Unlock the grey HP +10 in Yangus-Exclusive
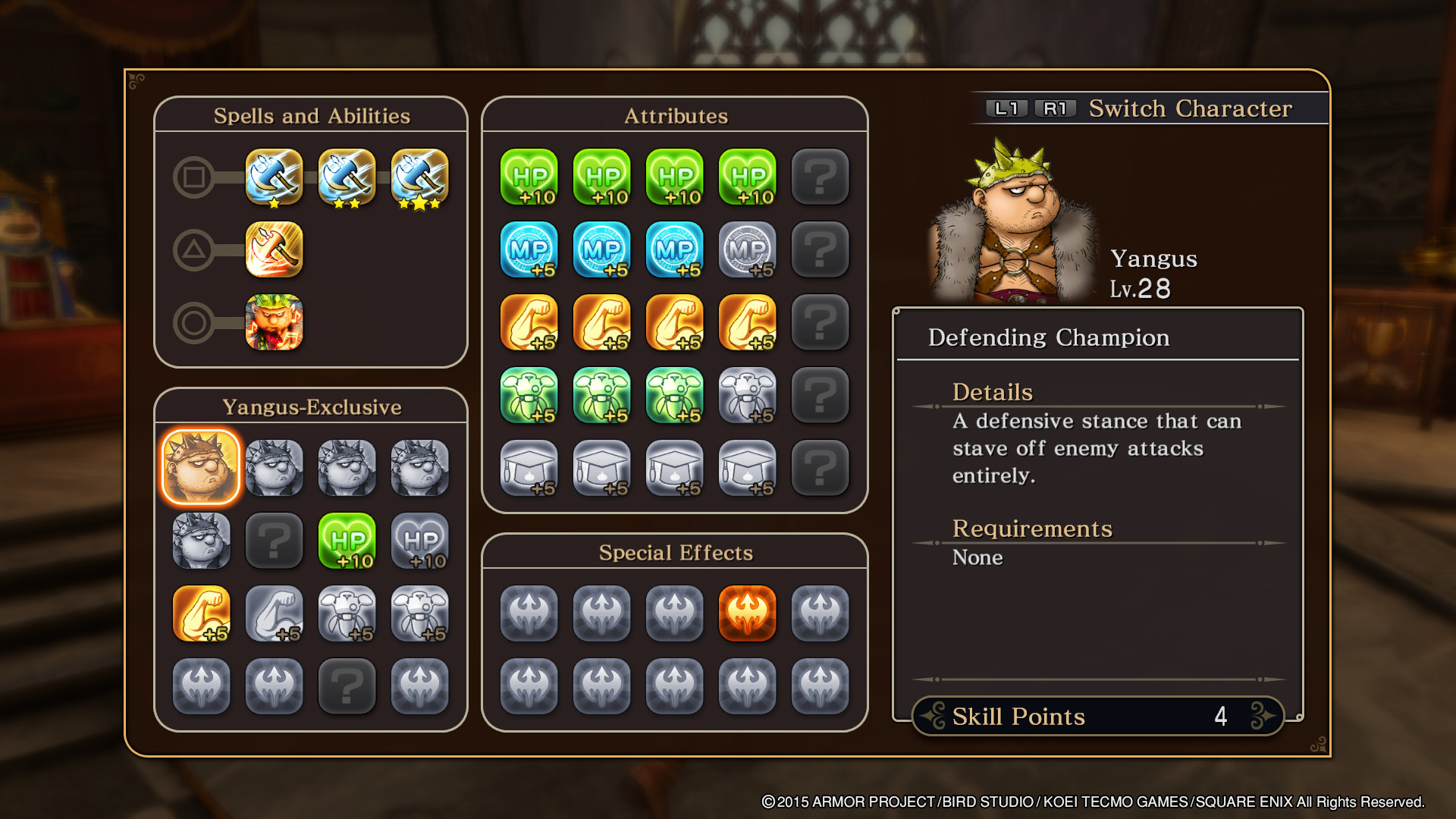This screenshot has height=819, width=1456. pyautogui.click(x=419, y=541)
